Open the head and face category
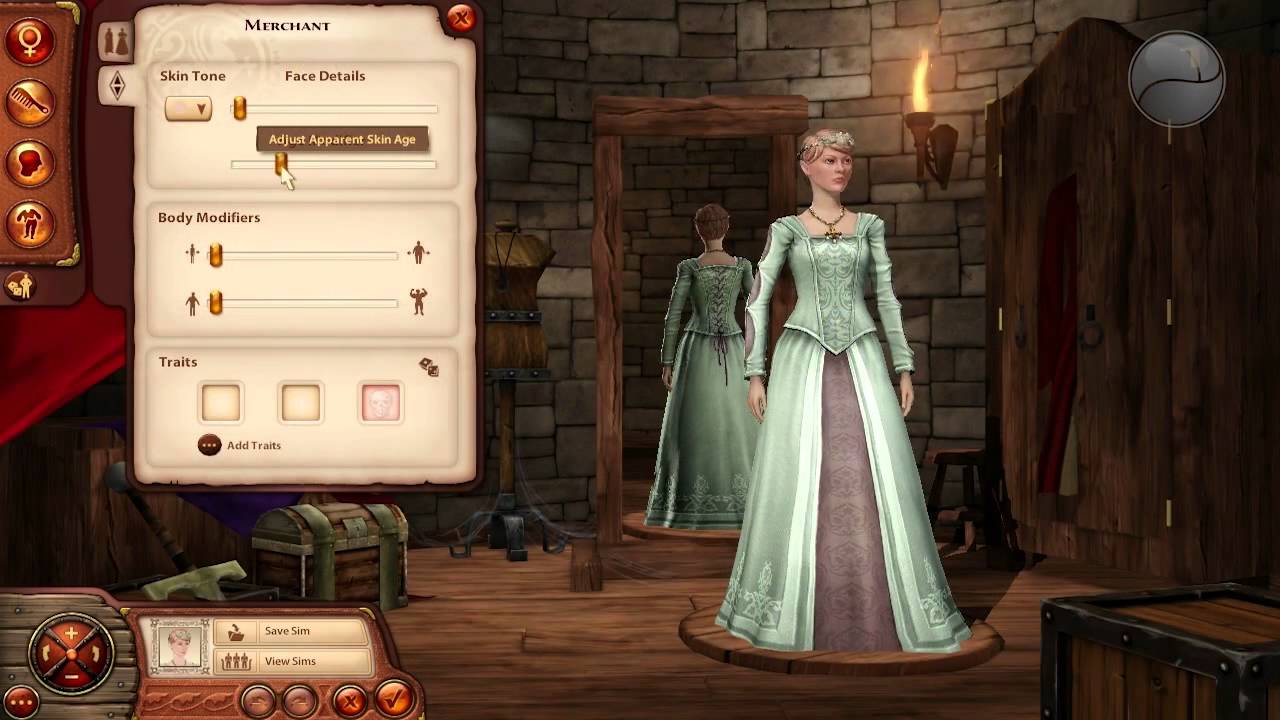This screenshot has height=720, width=1280. coord(29,162)
